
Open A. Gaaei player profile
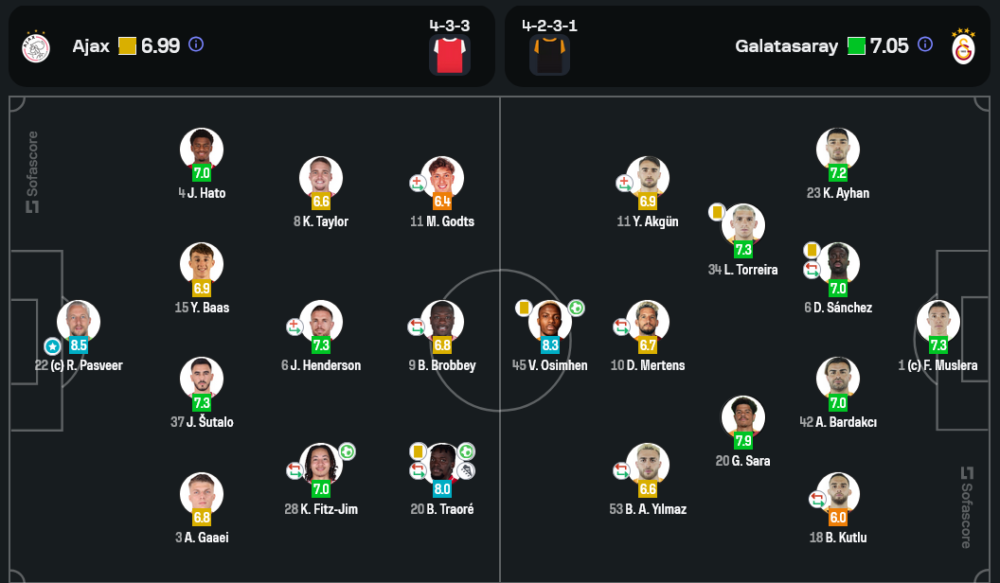pyautogui.click(x=201, y=494)
